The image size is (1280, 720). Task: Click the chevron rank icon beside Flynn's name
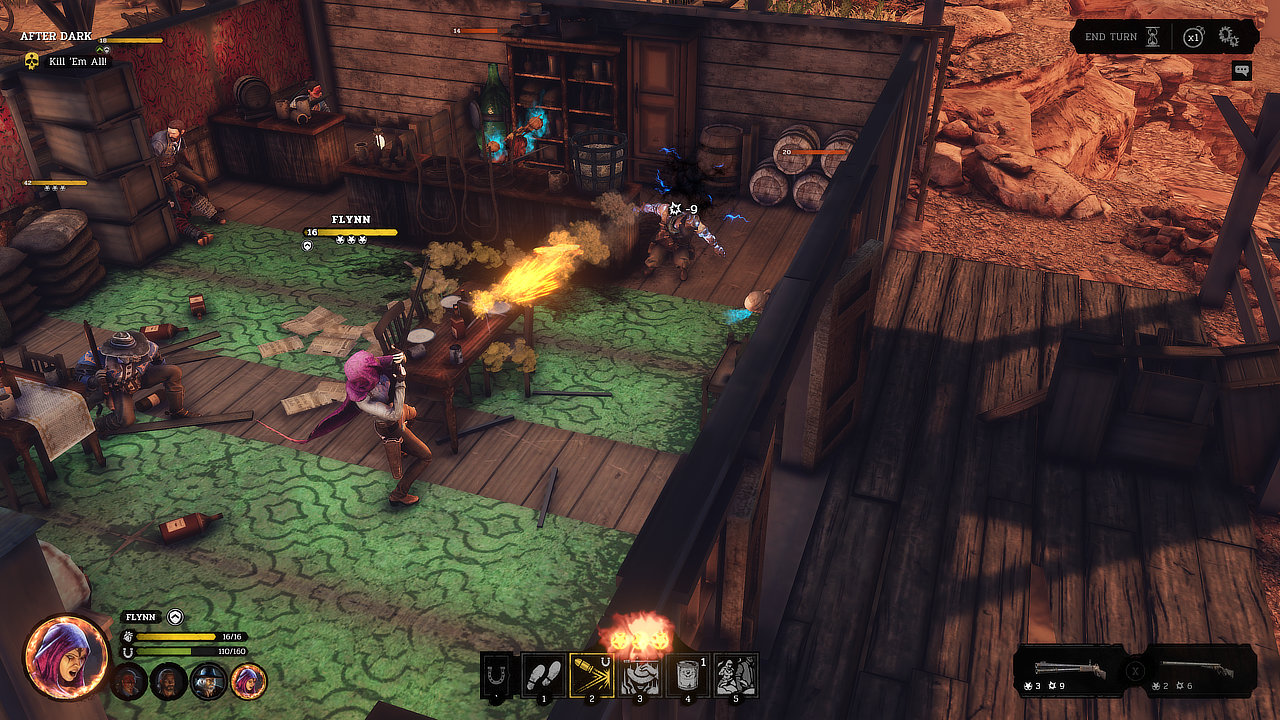(176, 617)
